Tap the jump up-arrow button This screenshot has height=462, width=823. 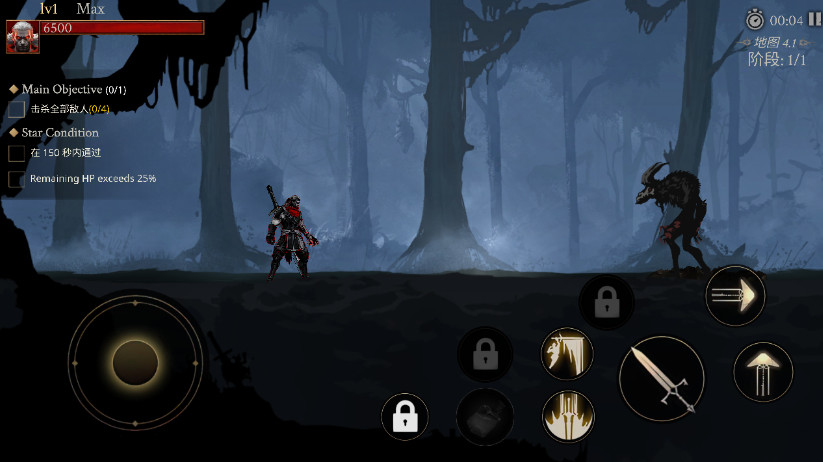tap(763, 372)
